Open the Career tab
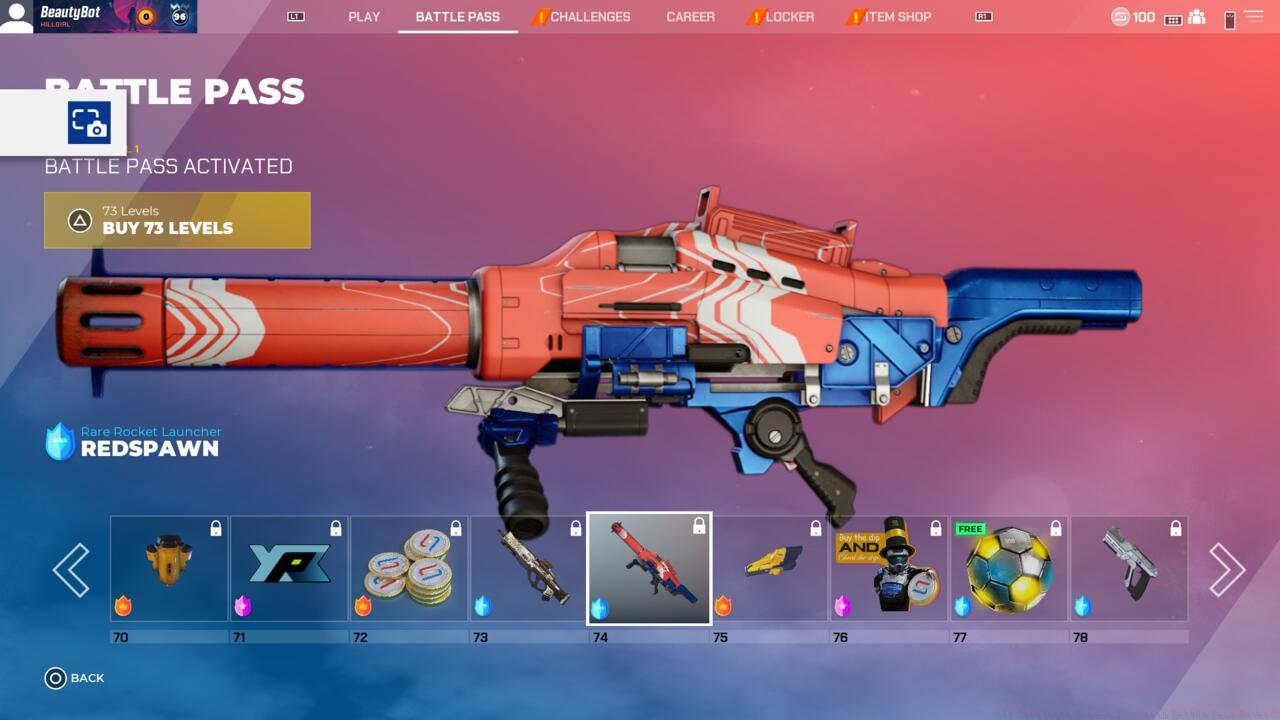This screenshot has height=720, width=1280. pyautogui.click(x=690, y=17)
